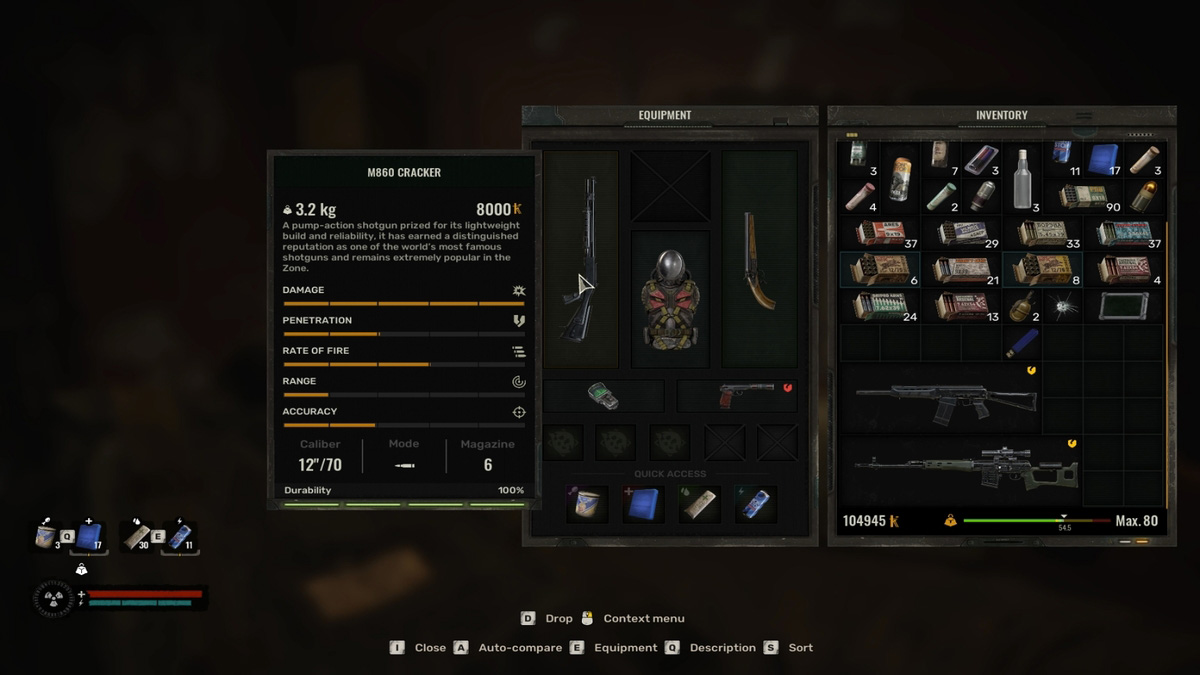Choose the bread loaf quick access slot
The width and height of the screenshot is (1200, 675).
tap(700, 504)
